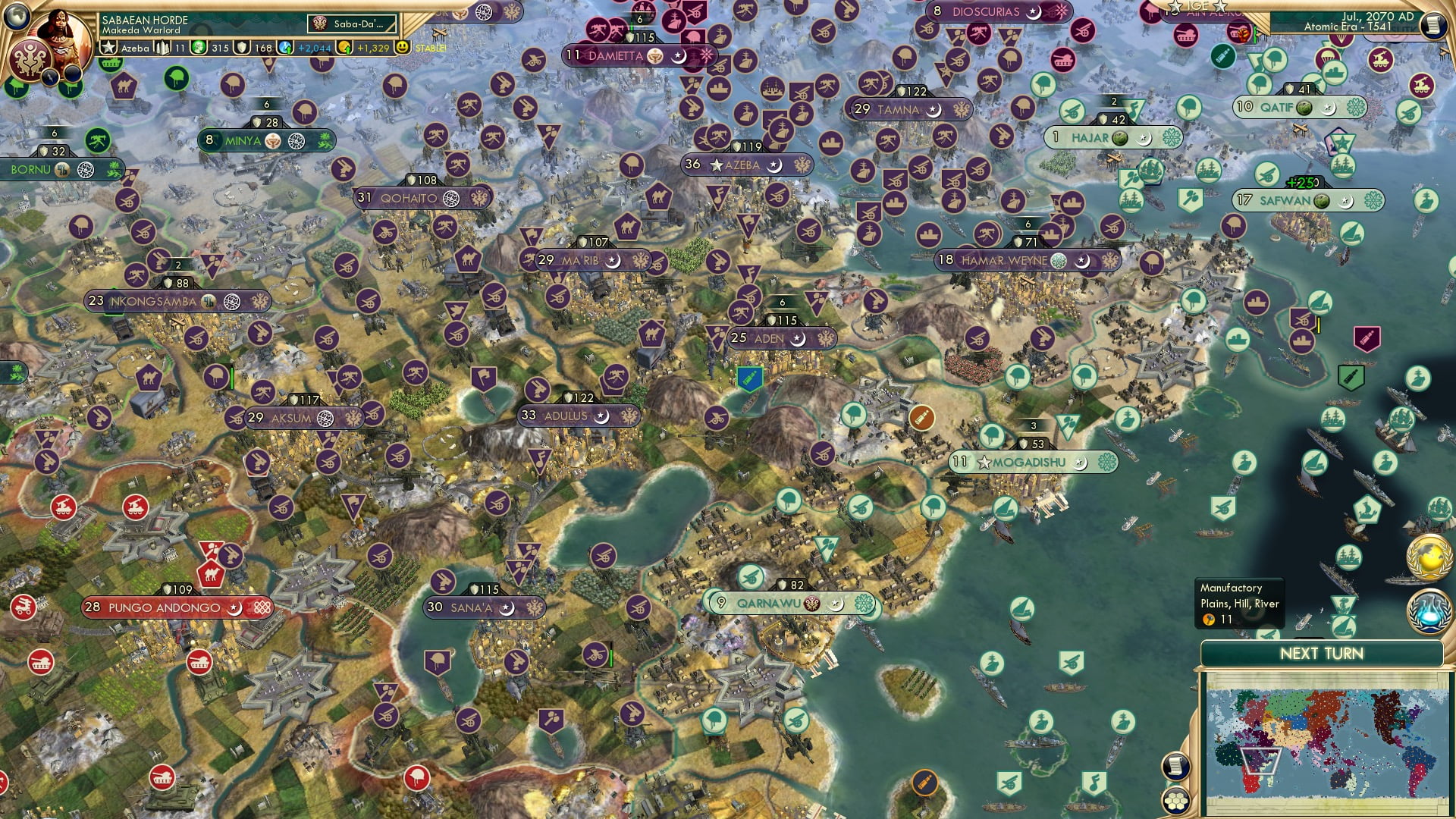Click the green happiness face showing 315
The width and height of the screenshot is (1456, 819).
pos(199,48)
